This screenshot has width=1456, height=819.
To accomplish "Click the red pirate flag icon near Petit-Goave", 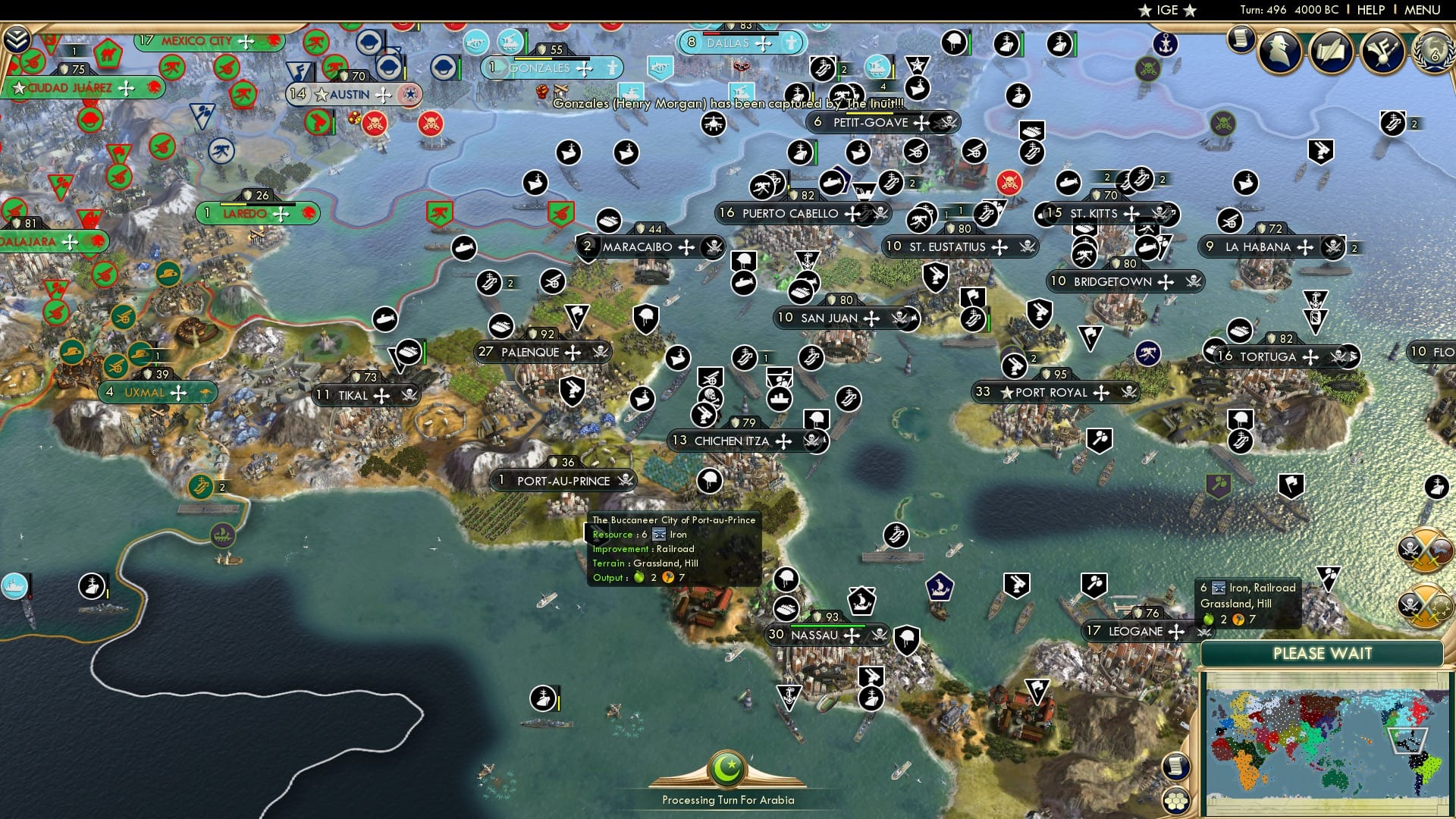I will [x=1009, y=183].
